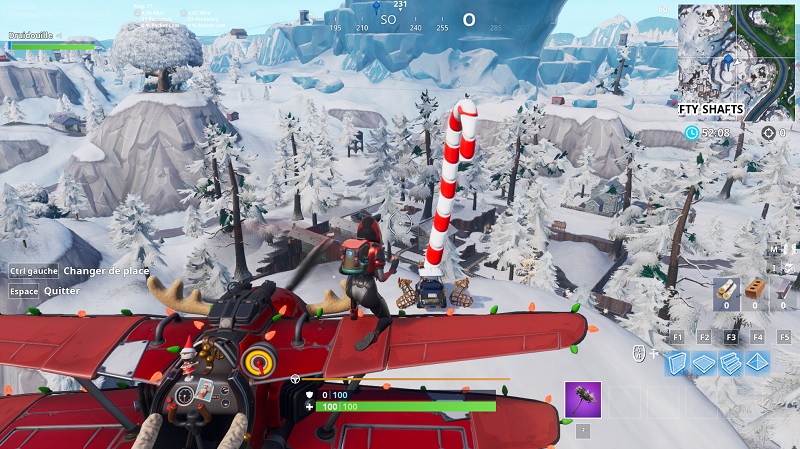Pick the stairs building piece
Image resolution: width=800 pixels, height=449 pixels.
730,363
